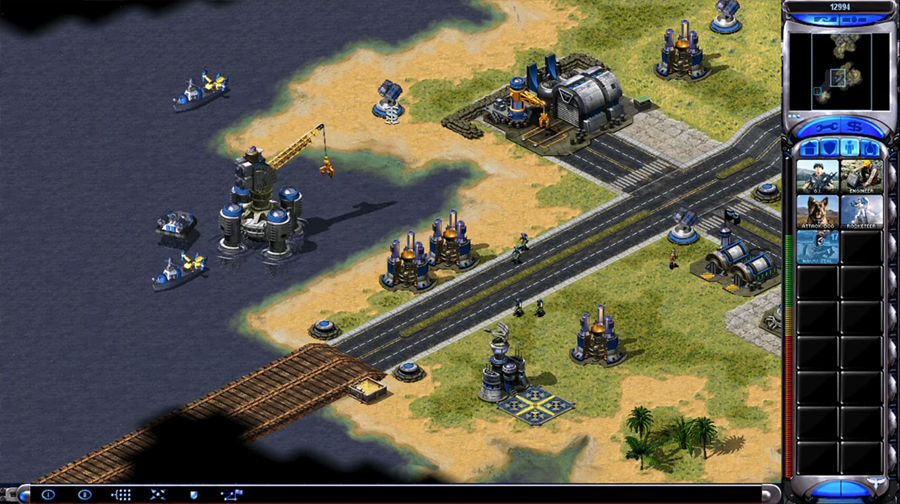Train an Engineer from the sidebar
The width and height of the screenshot is (900, 504).
click(861, 176)
